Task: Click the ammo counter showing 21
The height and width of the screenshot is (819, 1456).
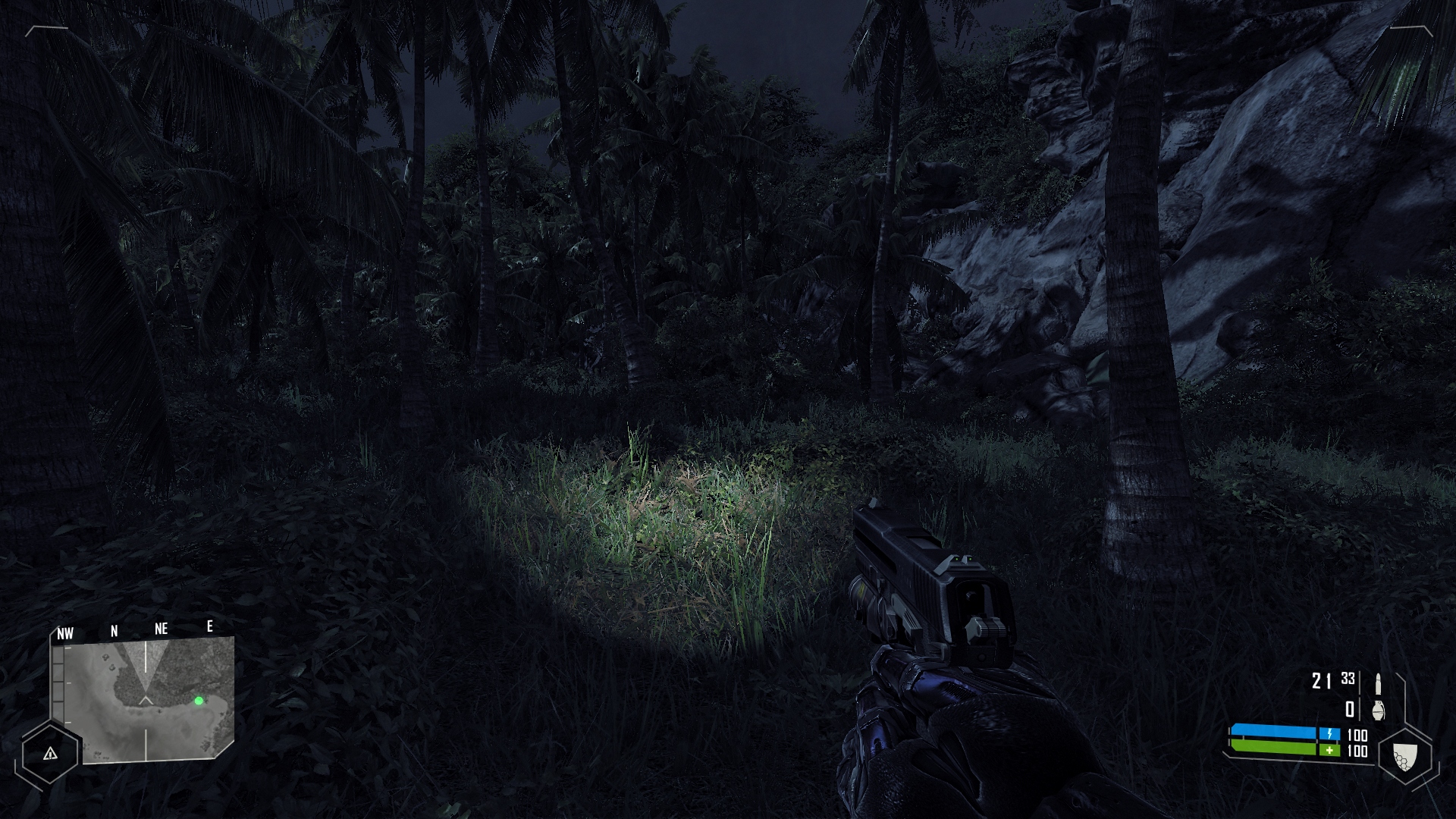Action: (1320, 682)
